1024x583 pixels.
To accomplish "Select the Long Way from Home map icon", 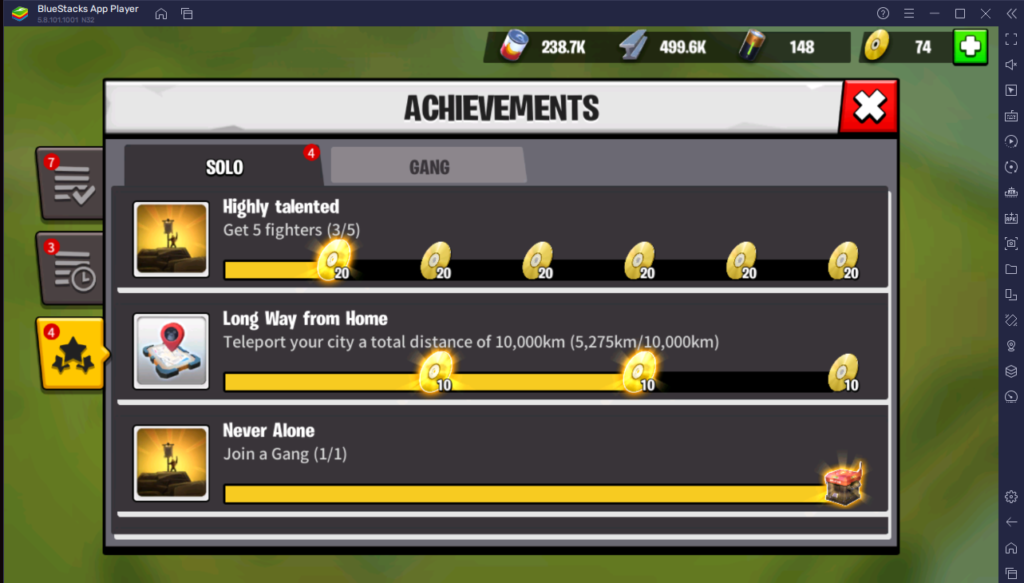I will point(171,351).
